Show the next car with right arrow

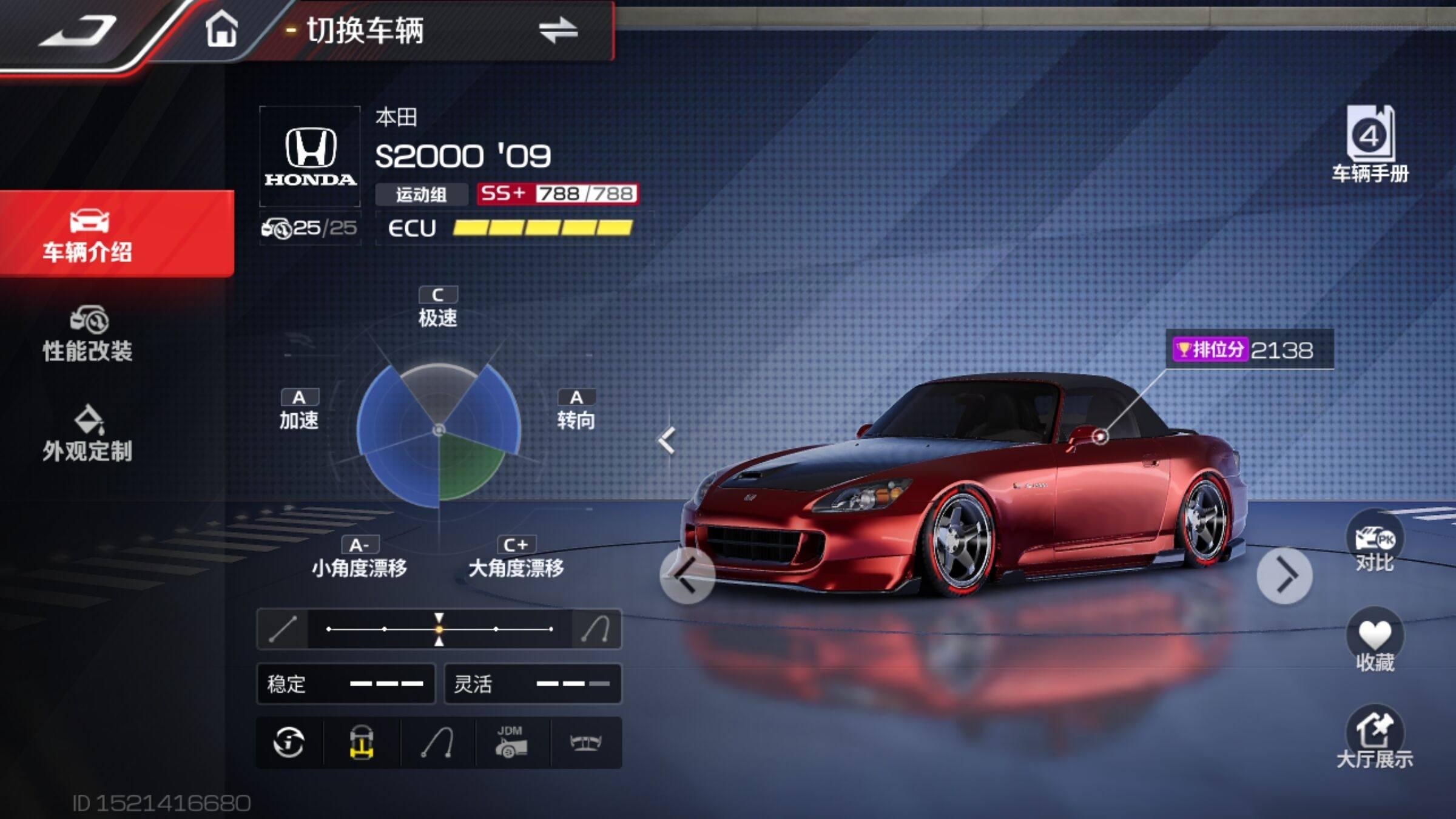[x=1284, y=576]
